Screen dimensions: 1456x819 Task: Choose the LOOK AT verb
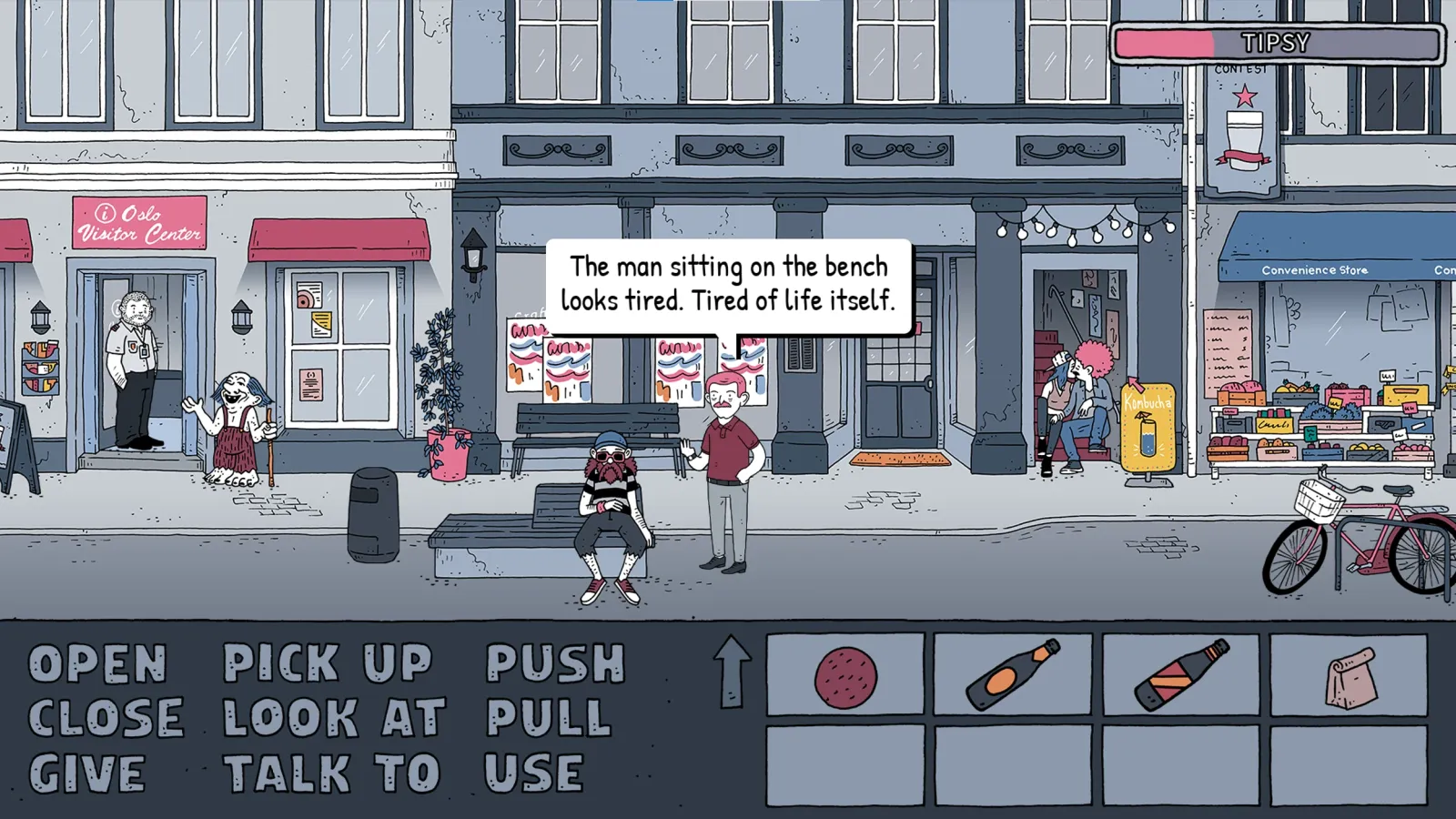click(x=334, y=719)
